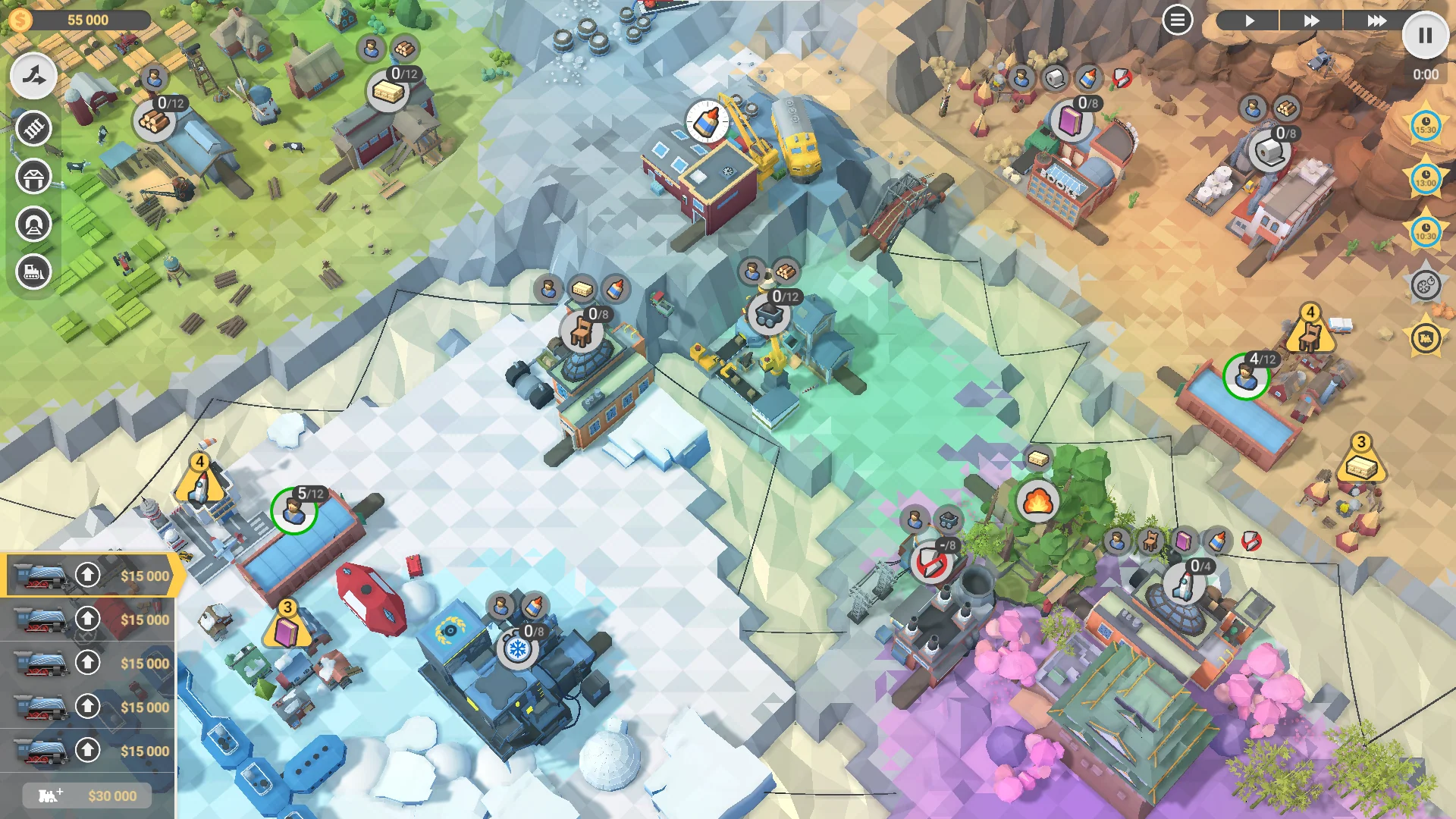Select the rails building tool
Image resolution: width=1456 pixels, height=819 pixels.
pos(33,129)
